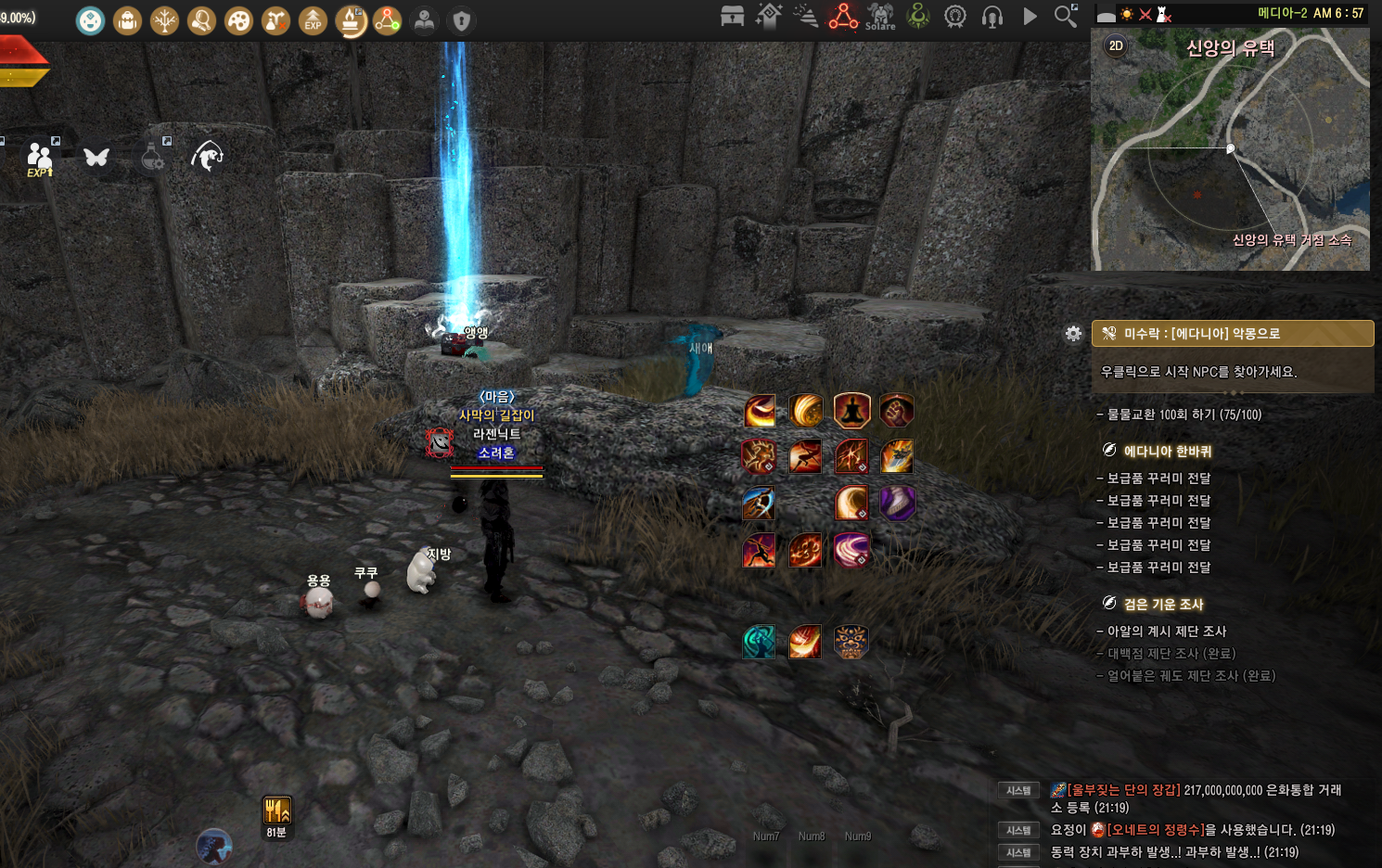Click the color palette icon
The width and height of the screenshot is (1382, 868).
tap(238, 20)
